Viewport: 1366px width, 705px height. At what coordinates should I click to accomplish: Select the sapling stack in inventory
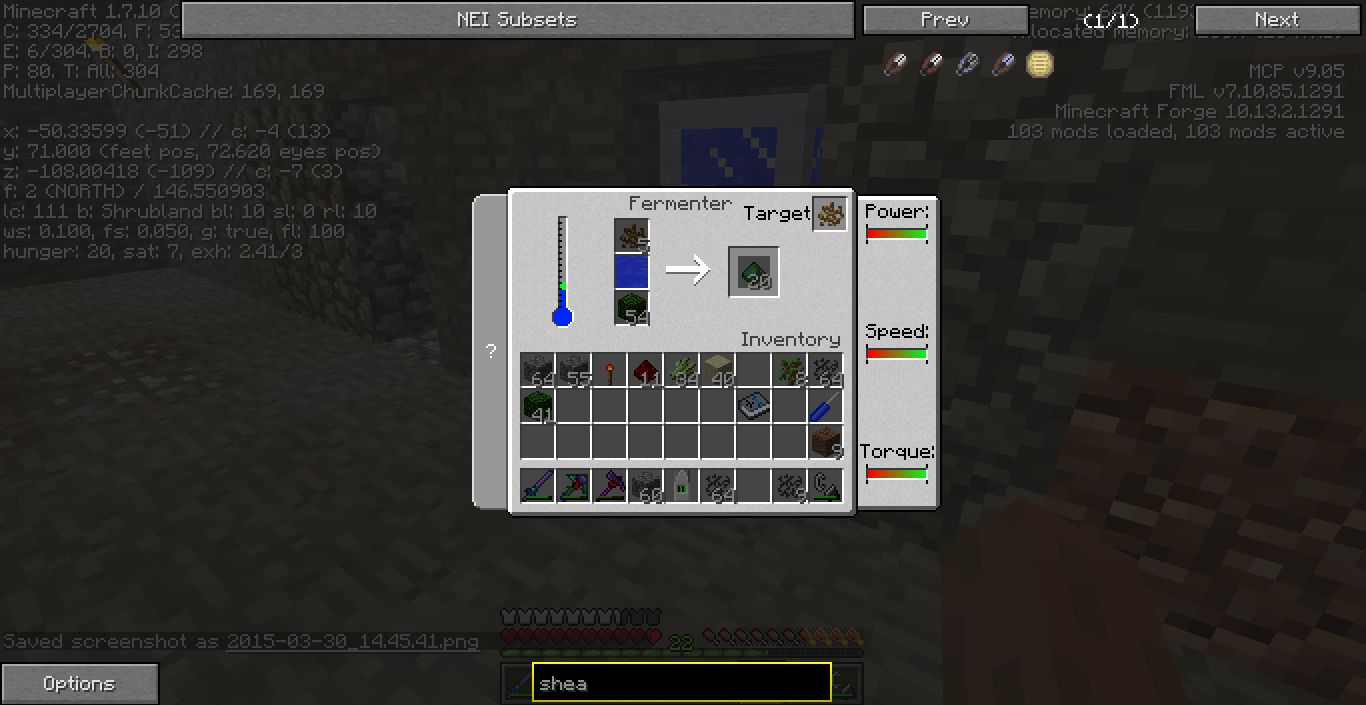[789, 371]
